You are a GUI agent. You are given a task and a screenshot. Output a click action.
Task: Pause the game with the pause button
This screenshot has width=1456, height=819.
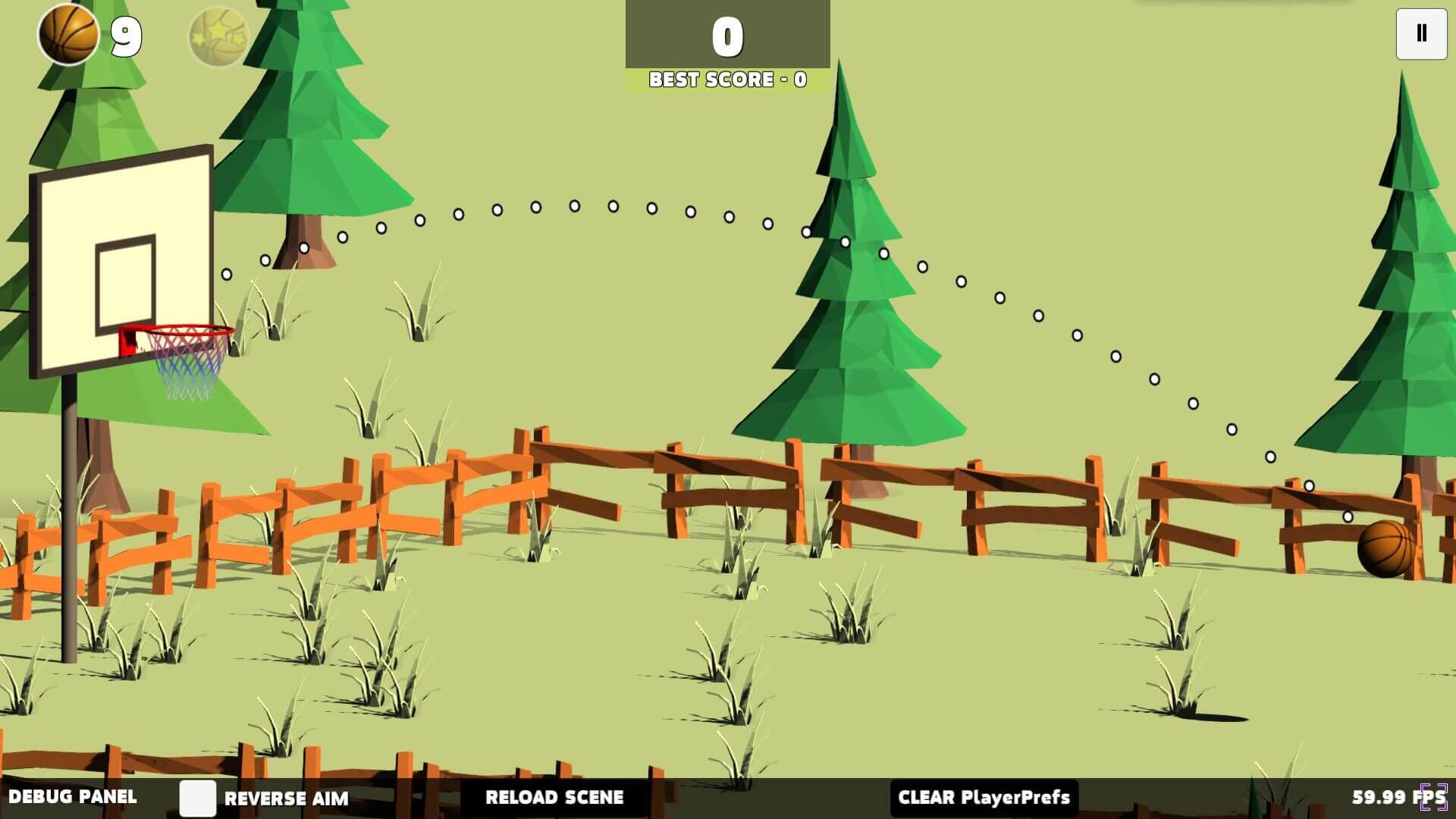(x=1421, y=33)
